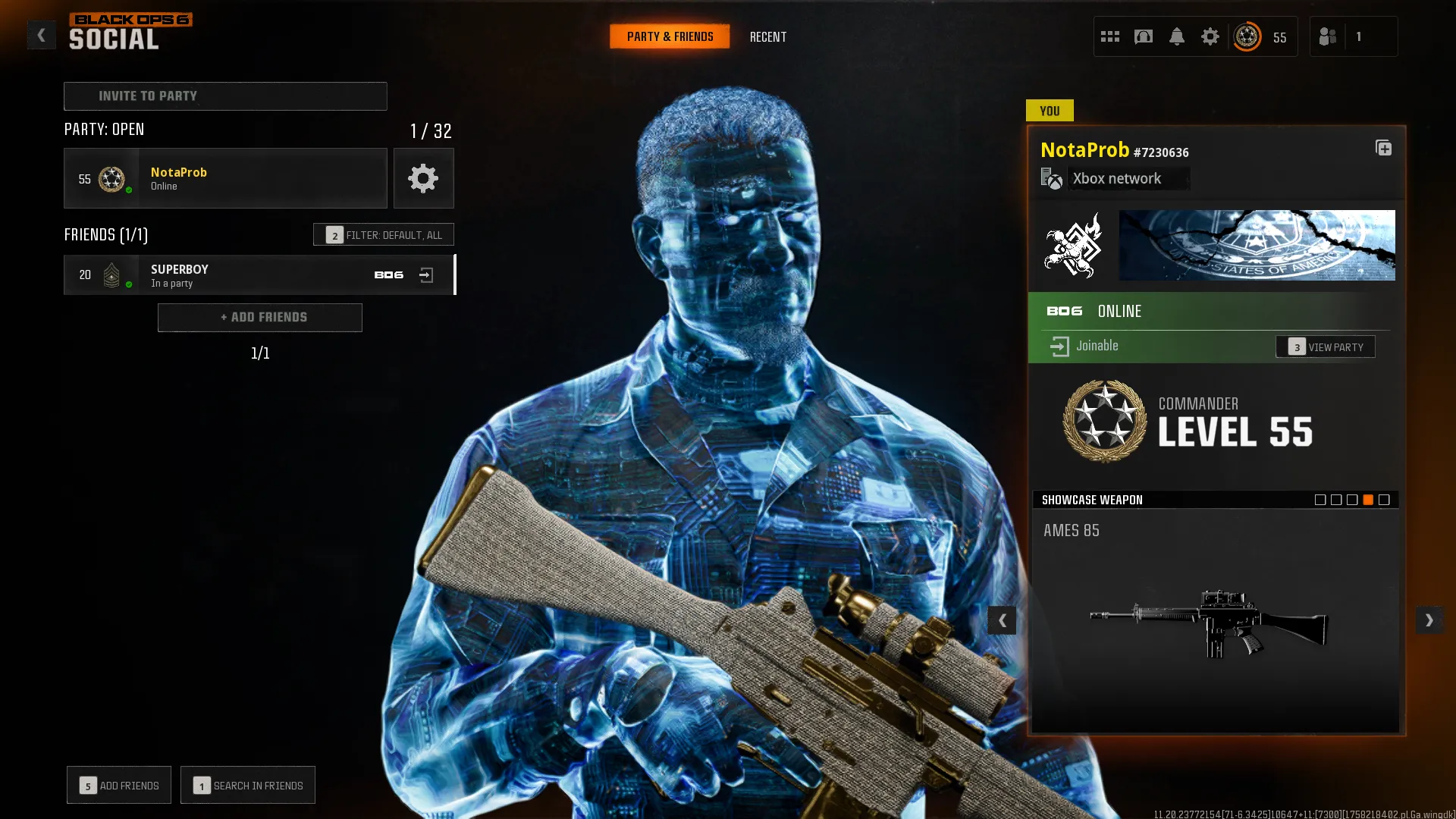
Task: Select the Party & Friends tab
Action: point(670,36)
